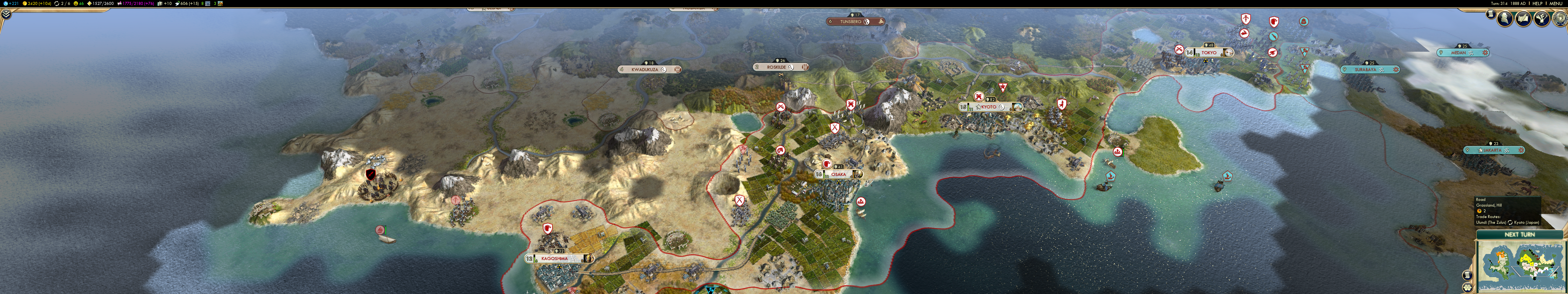Open the espionage spy icon
Image resolution: width=1568 pixels, height=294 pixels.
pos(1505,19)
